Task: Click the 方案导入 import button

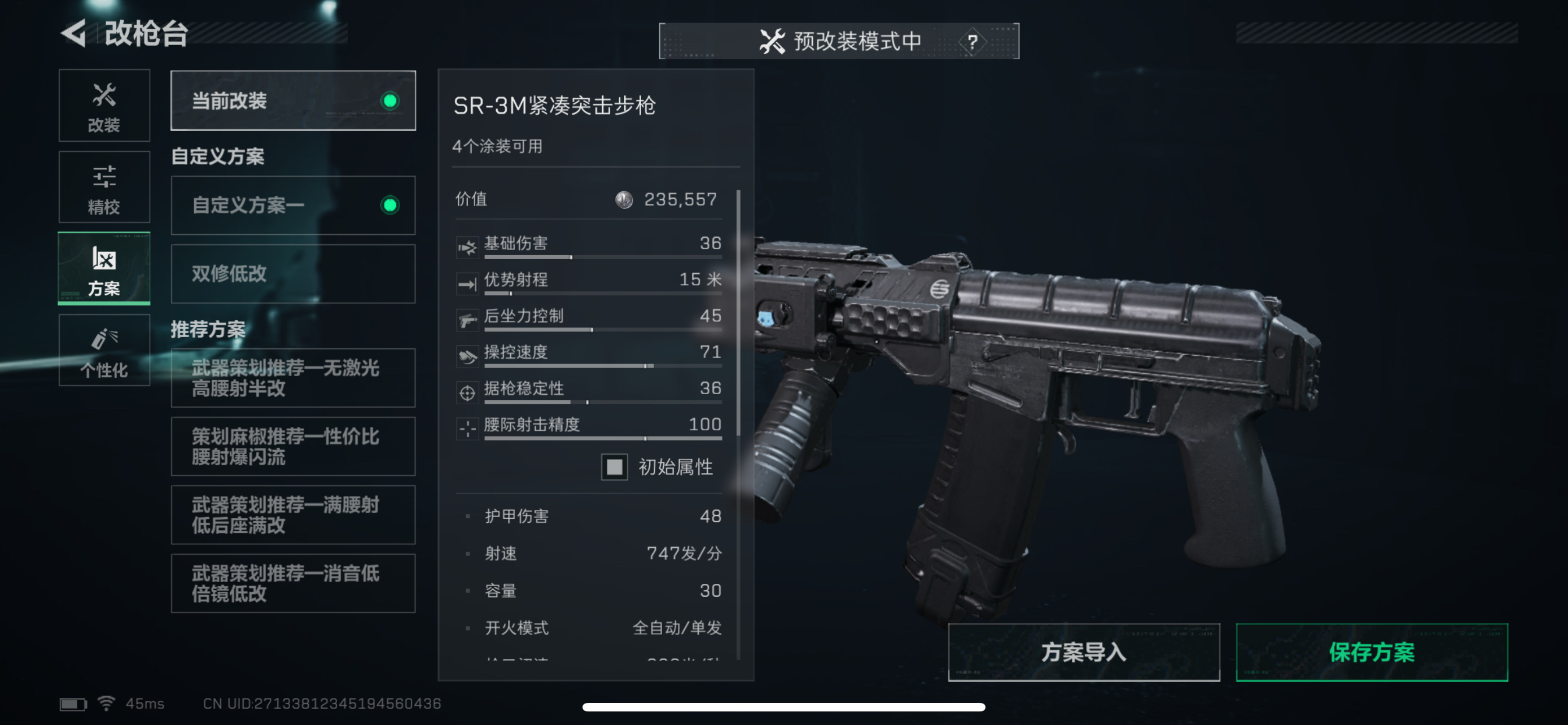Action: point(1084,652)
